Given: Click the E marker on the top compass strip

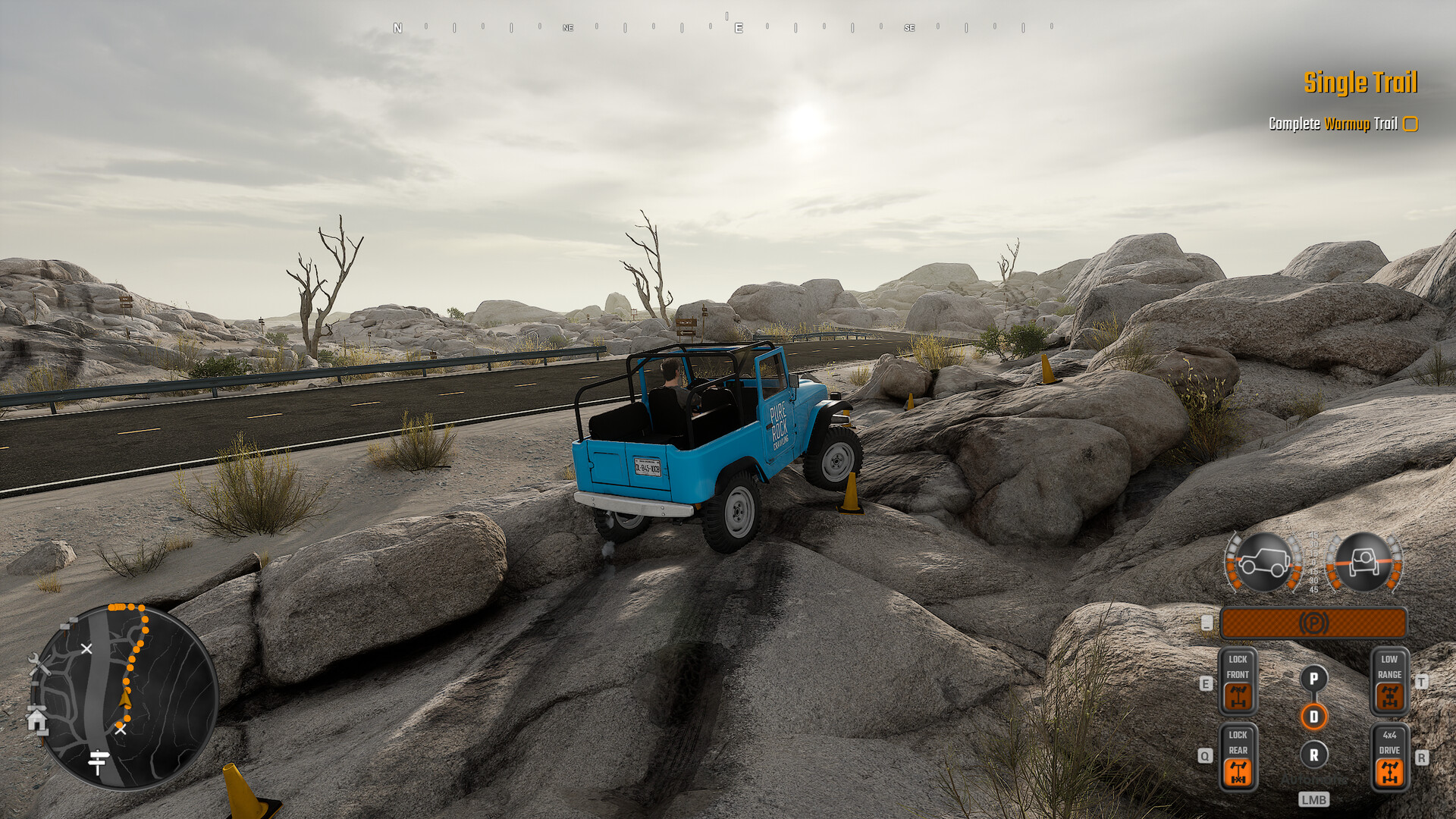Looking at the screenshot, I should (x=737, y=27).
